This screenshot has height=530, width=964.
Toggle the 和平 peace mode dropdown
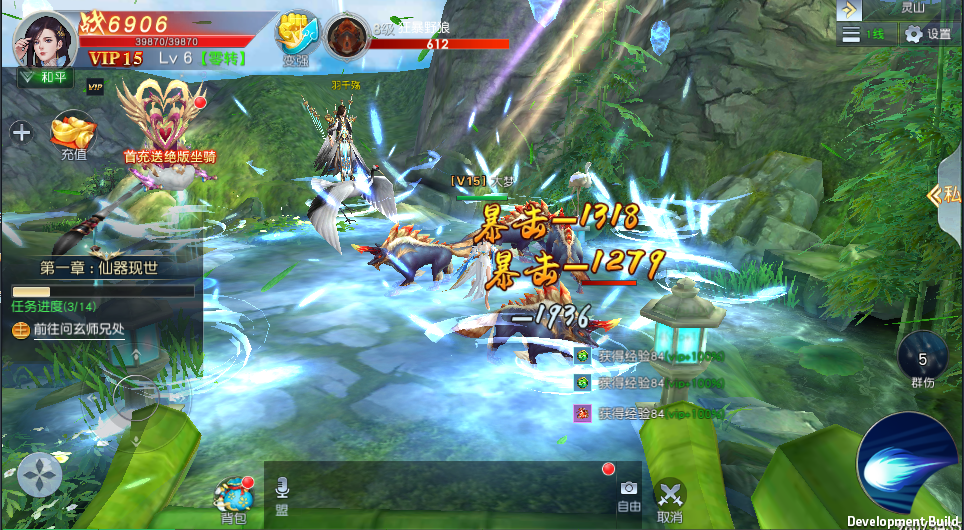pyautogui.click(x=43, y=76)
